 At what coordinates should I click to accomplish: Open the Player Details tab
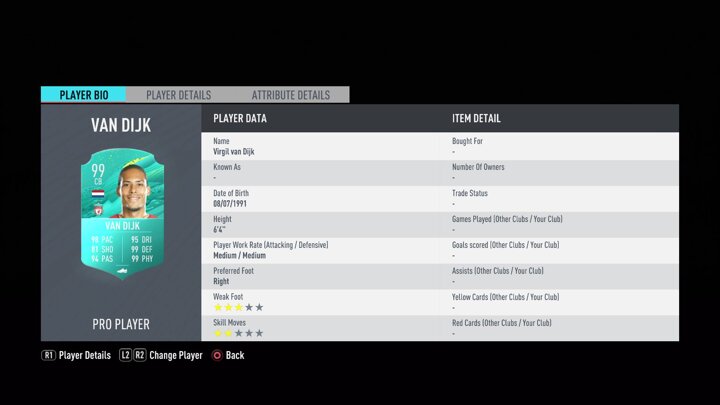[x=179, y=95]
